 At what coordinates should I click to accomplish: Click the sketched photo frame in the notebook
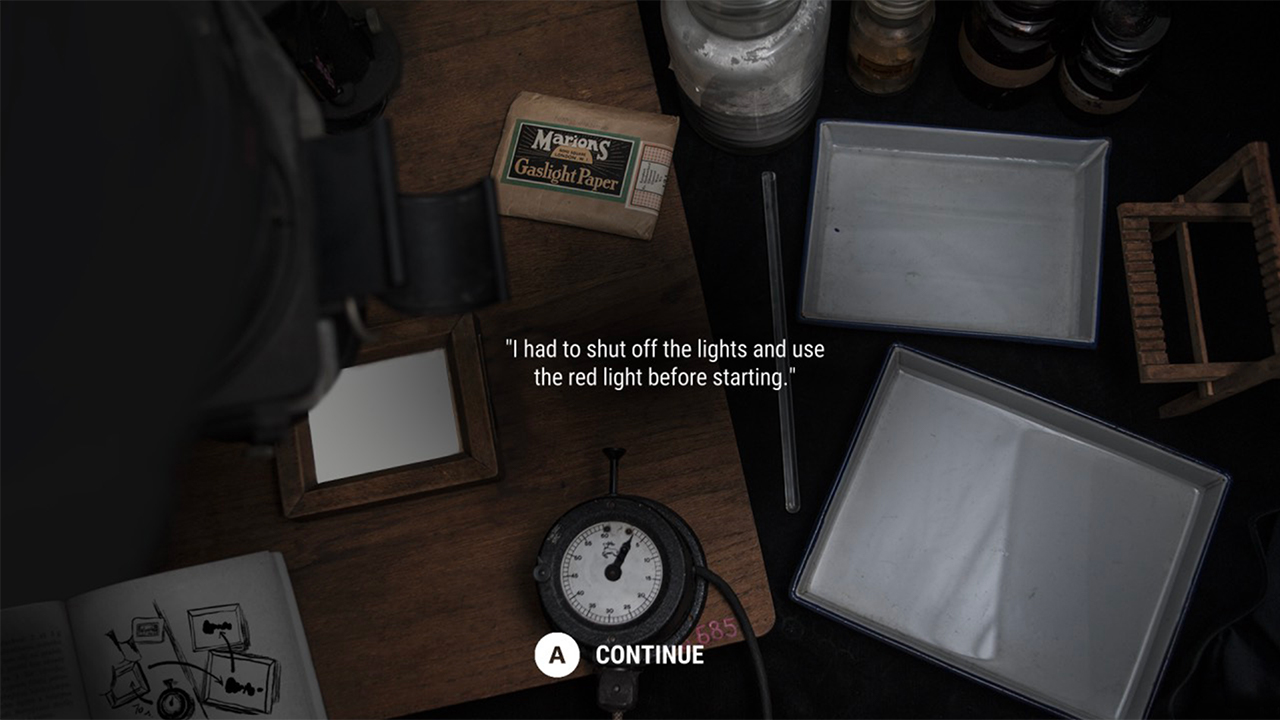click(x=215, y=628)
